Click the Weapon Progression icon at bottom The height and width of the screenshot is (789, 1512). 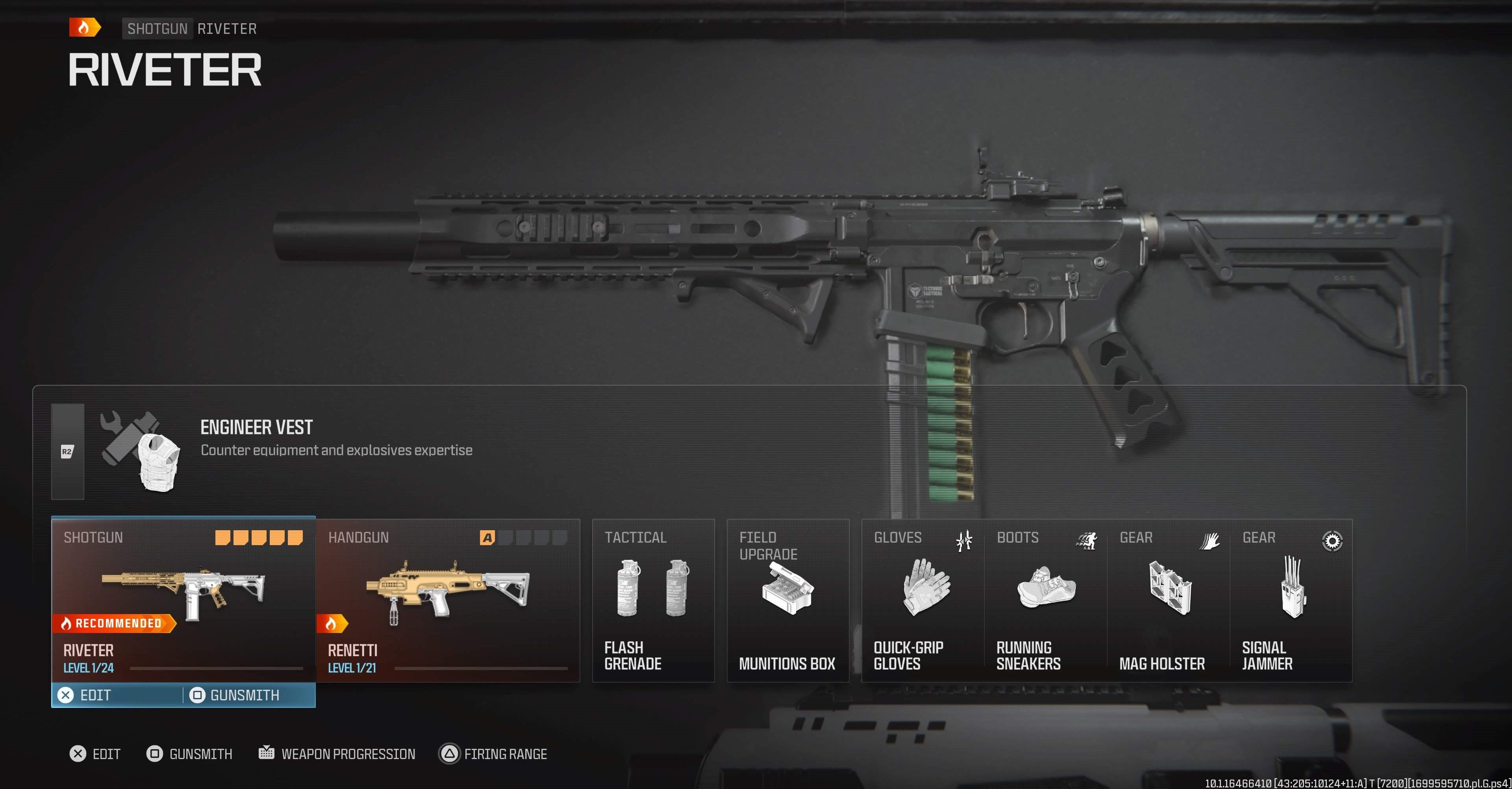[x=267, y=753]
